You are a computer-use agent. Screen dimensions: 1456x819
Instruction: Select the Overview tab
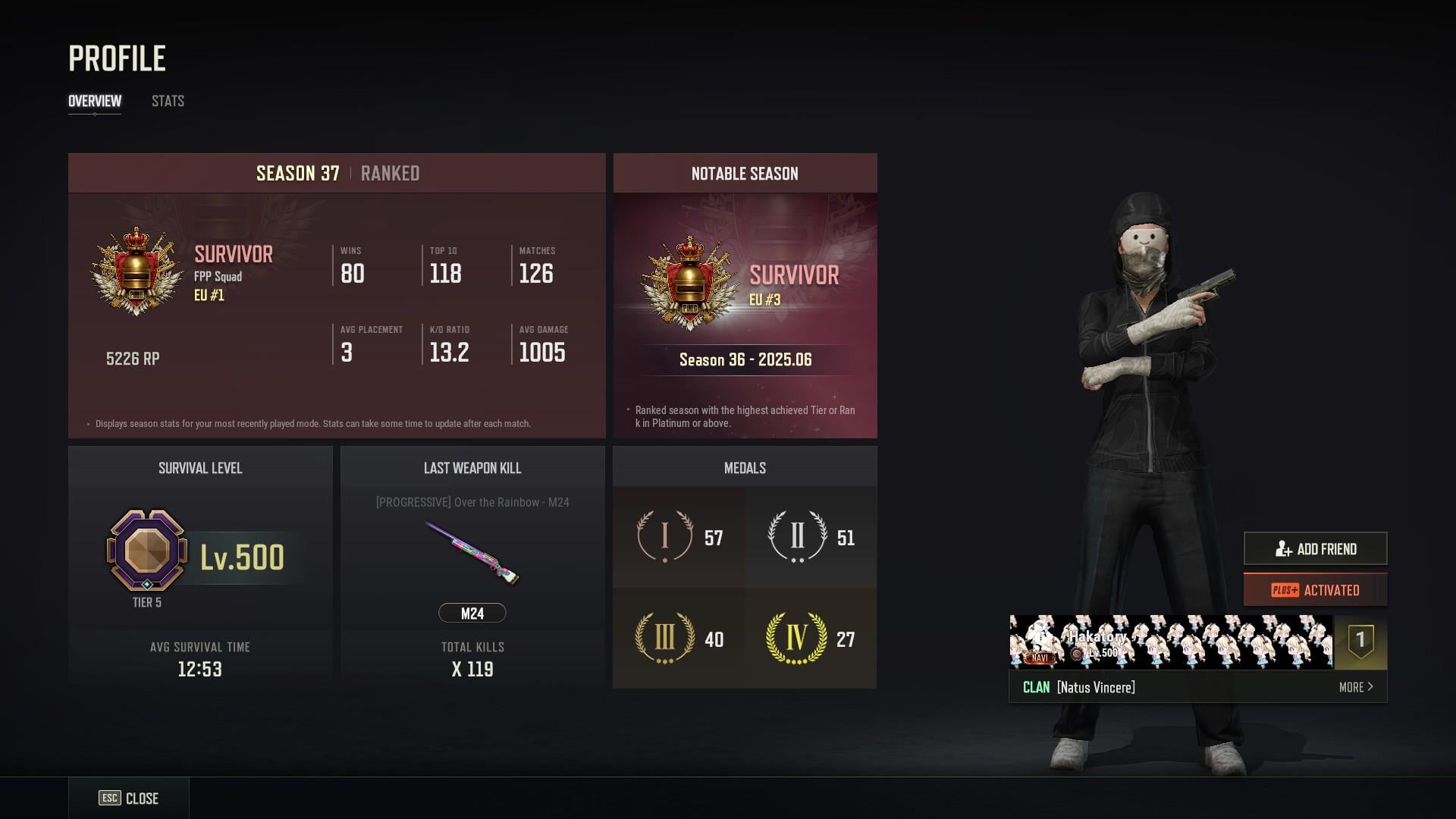click(x=95, y=101)
